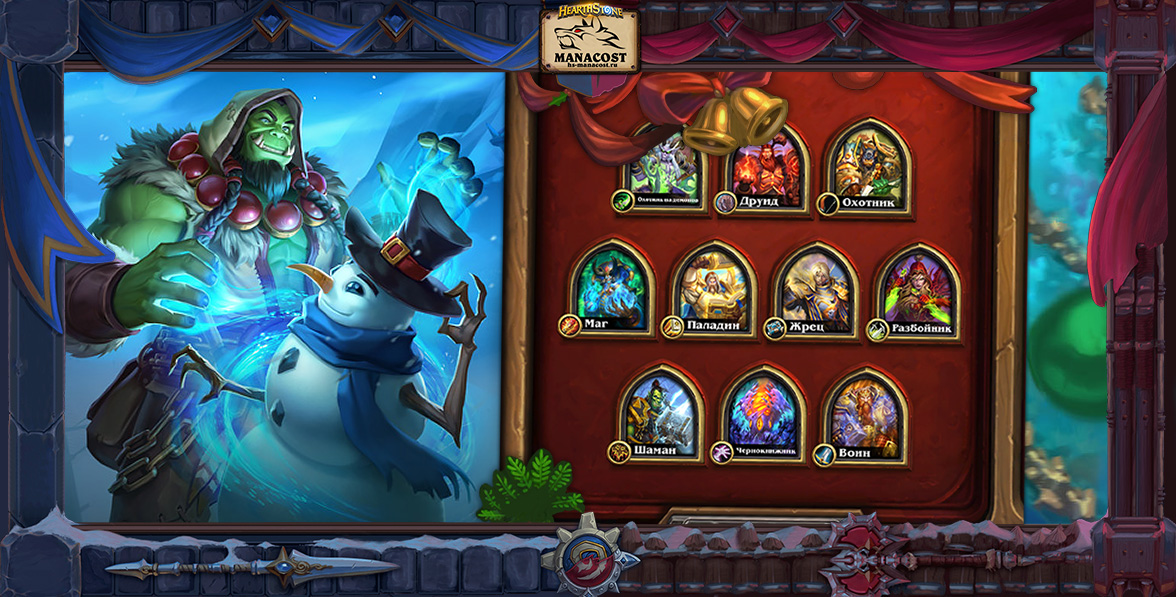This screenshot has height=597, width=1176.
Task: Select the Жрец class portrait
Action: click(815, 287)
